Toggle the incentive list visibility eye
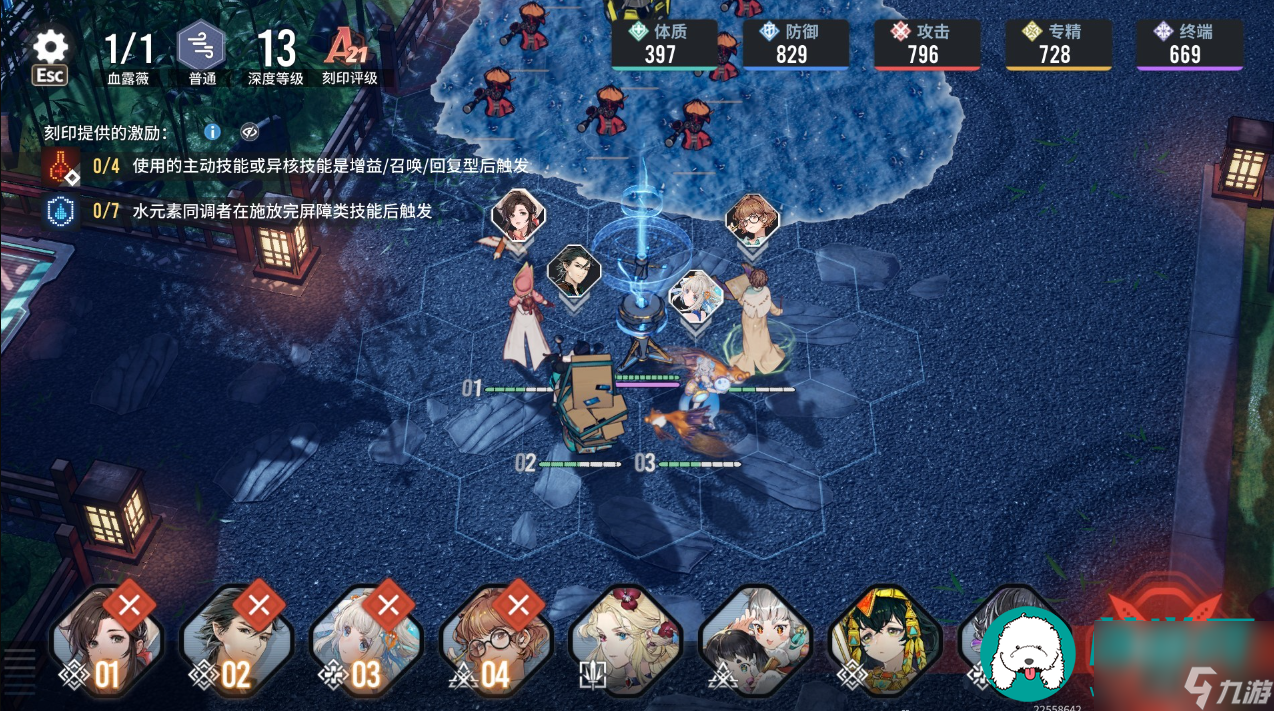 point(249,132)
